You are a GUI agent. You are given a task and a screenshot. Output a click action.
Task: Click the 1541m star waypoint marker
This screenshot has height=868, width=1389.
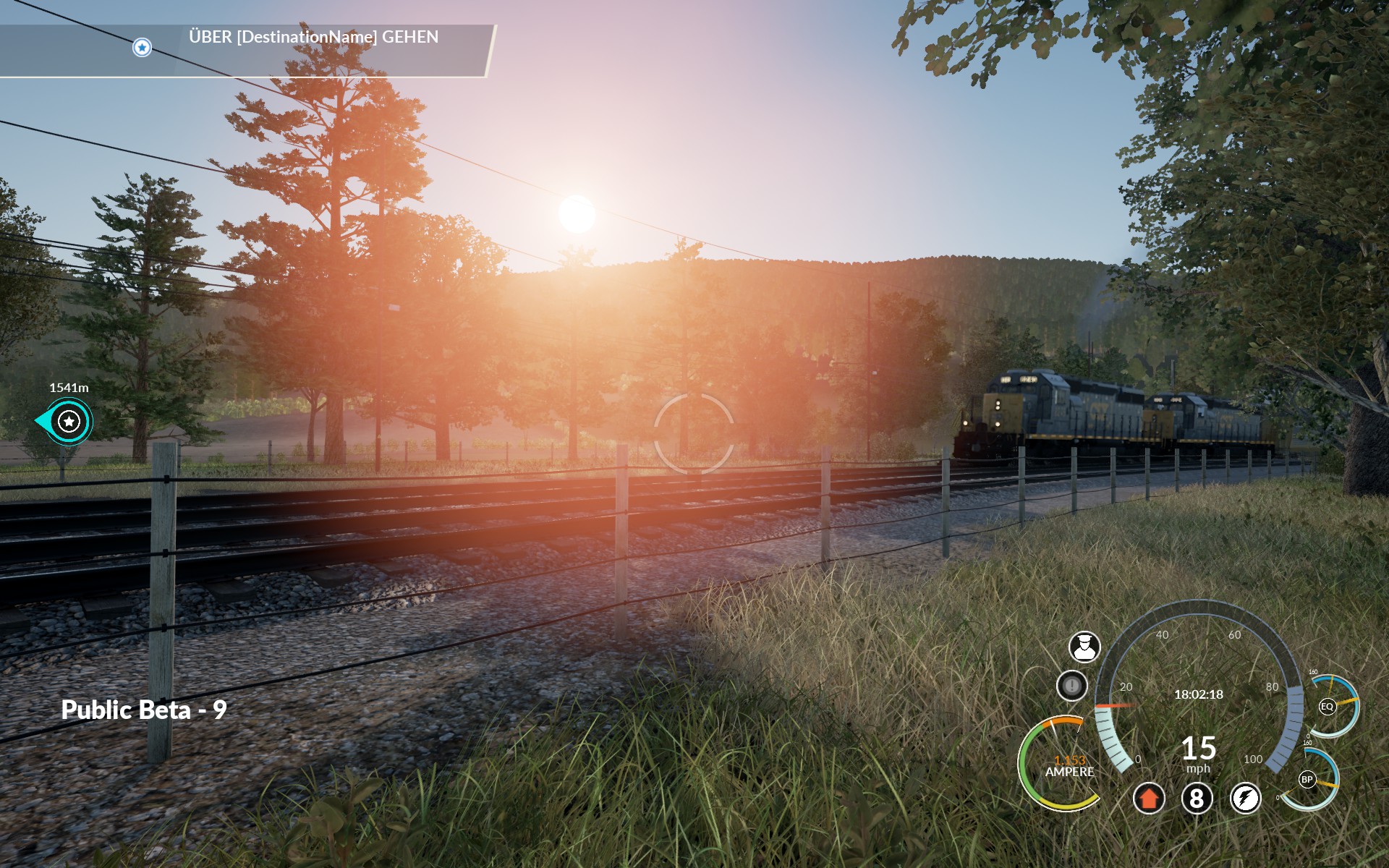(x=69, y=421)
